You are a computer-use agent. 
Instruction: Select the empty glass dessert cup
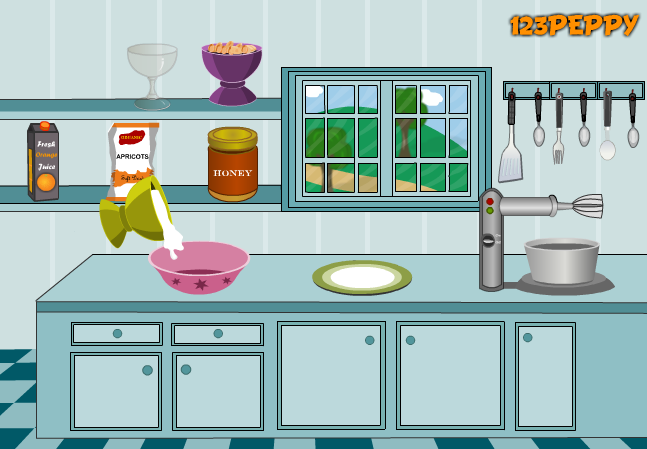[x=152, y=72]
